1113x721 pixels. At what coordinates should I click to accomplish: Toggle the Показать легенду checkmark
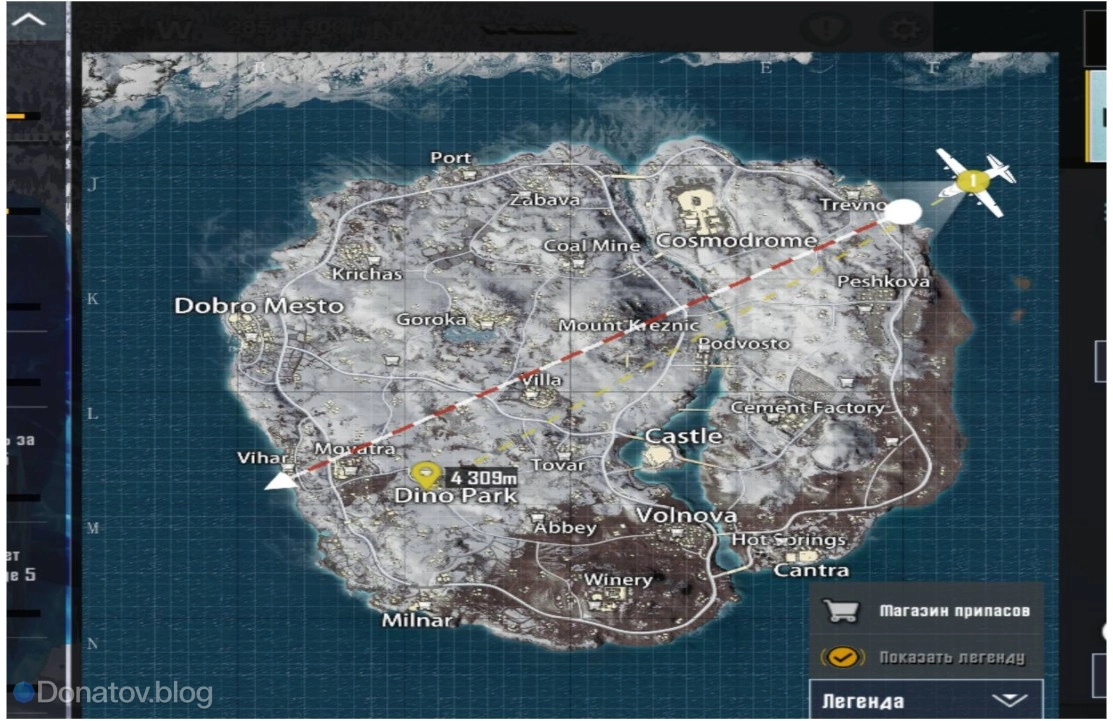[842, 657]
